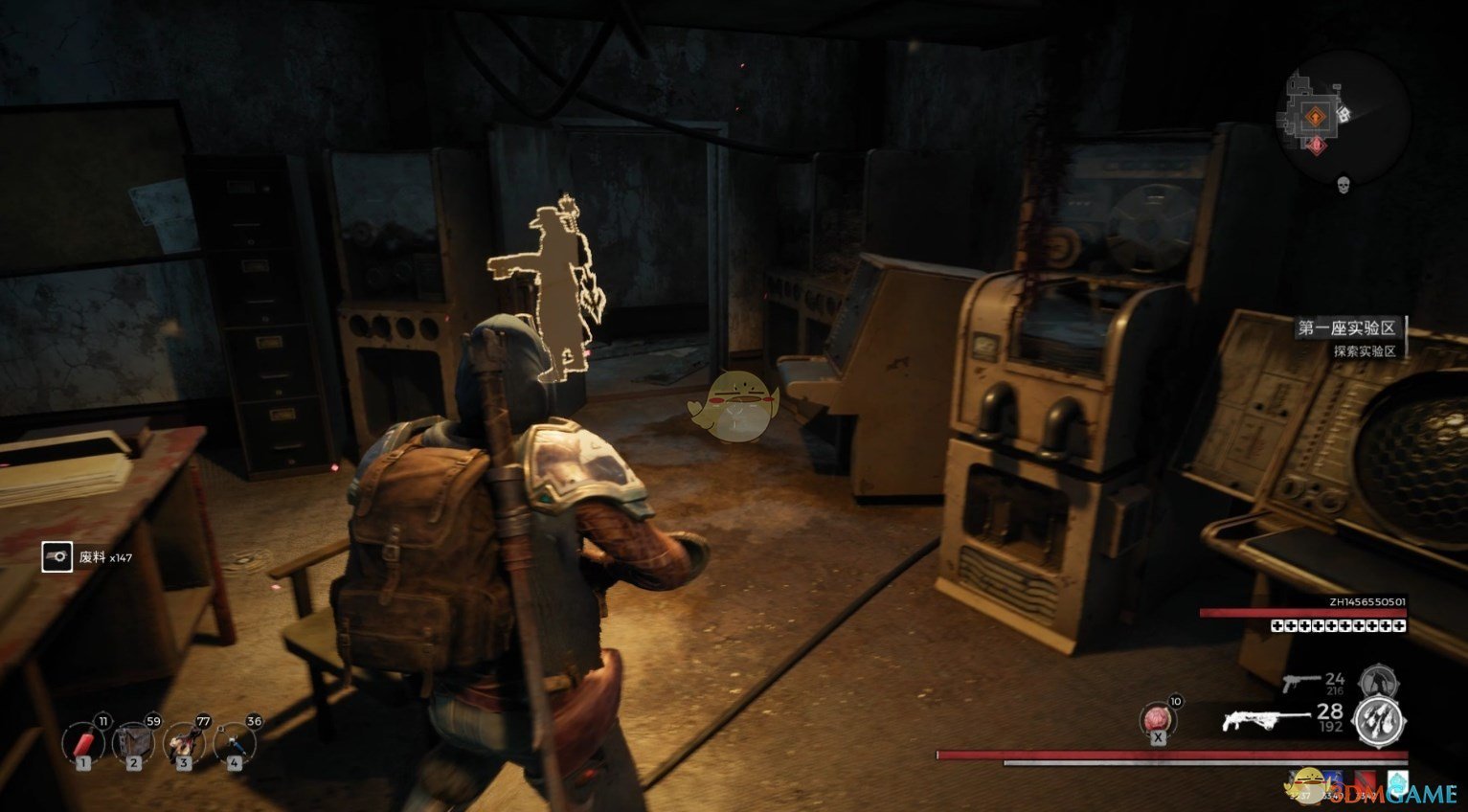Select the bandage consumable in slot 3

[x=184, y=742]
